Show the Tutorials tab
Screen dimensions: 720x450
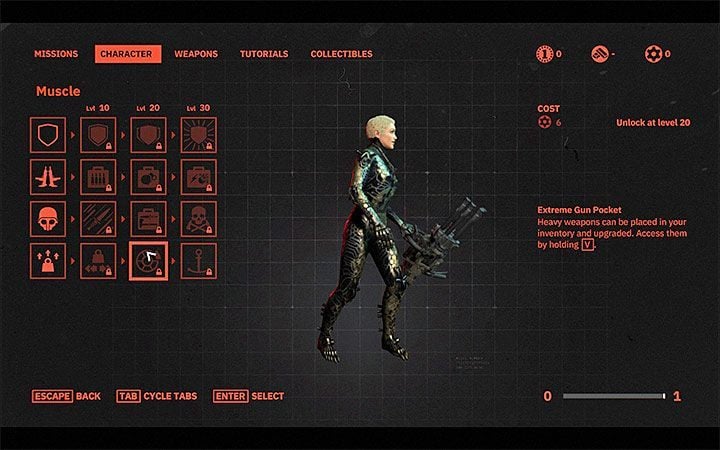(264, 54)
